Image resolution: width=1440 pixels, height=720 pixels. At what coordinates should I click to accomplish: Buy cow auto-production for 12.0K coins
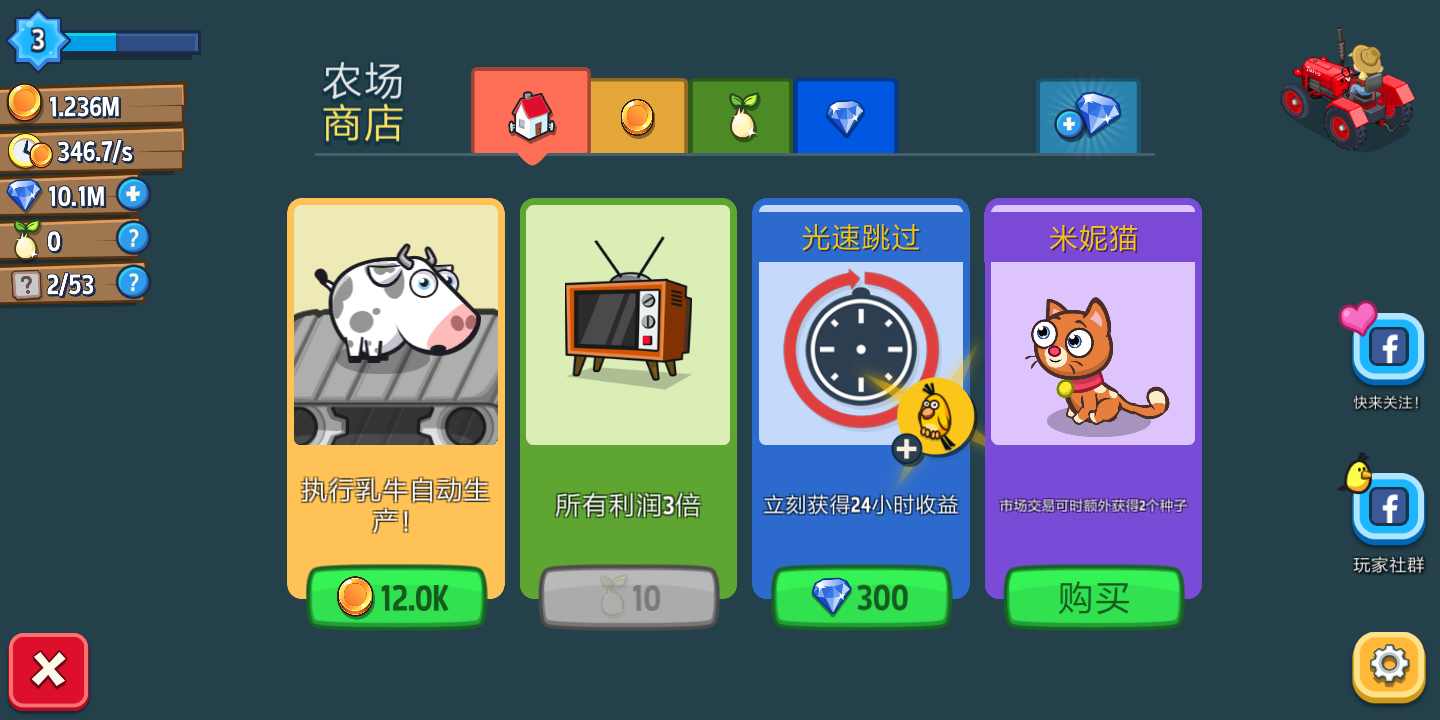[396, 596]
